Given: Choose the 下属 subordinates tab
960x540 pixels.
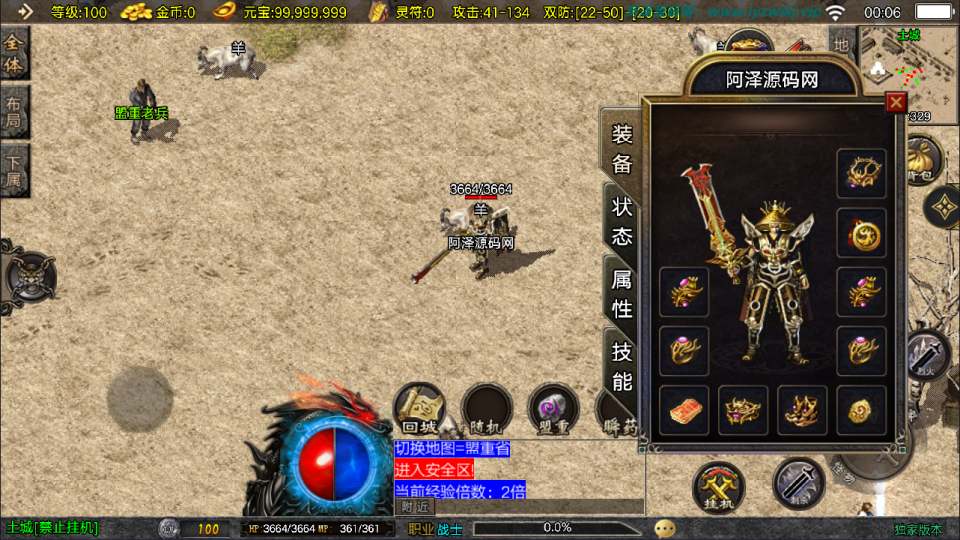Looking at the screenshot, I should tap(14, 171).
